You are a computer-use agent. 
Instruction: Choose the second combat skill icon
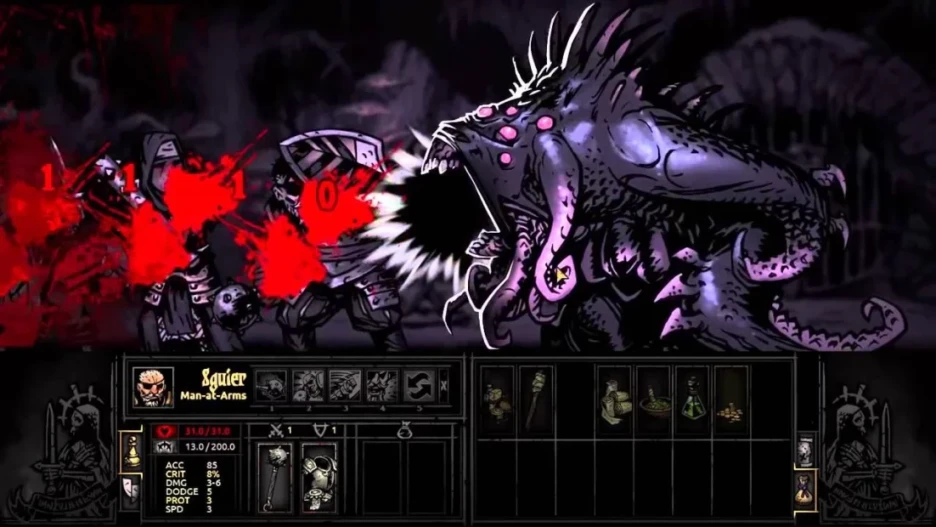308,385
